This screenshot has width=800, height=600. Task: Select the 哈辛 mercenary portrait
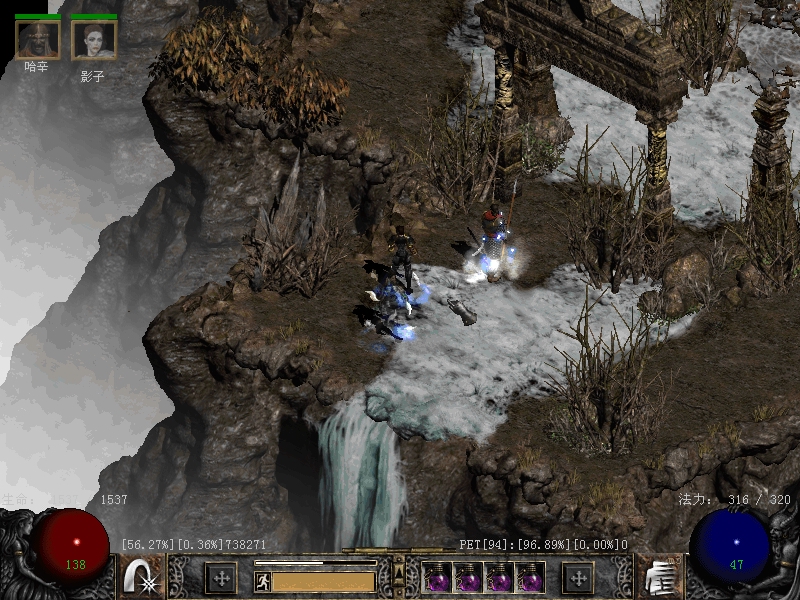click(38, 39)
